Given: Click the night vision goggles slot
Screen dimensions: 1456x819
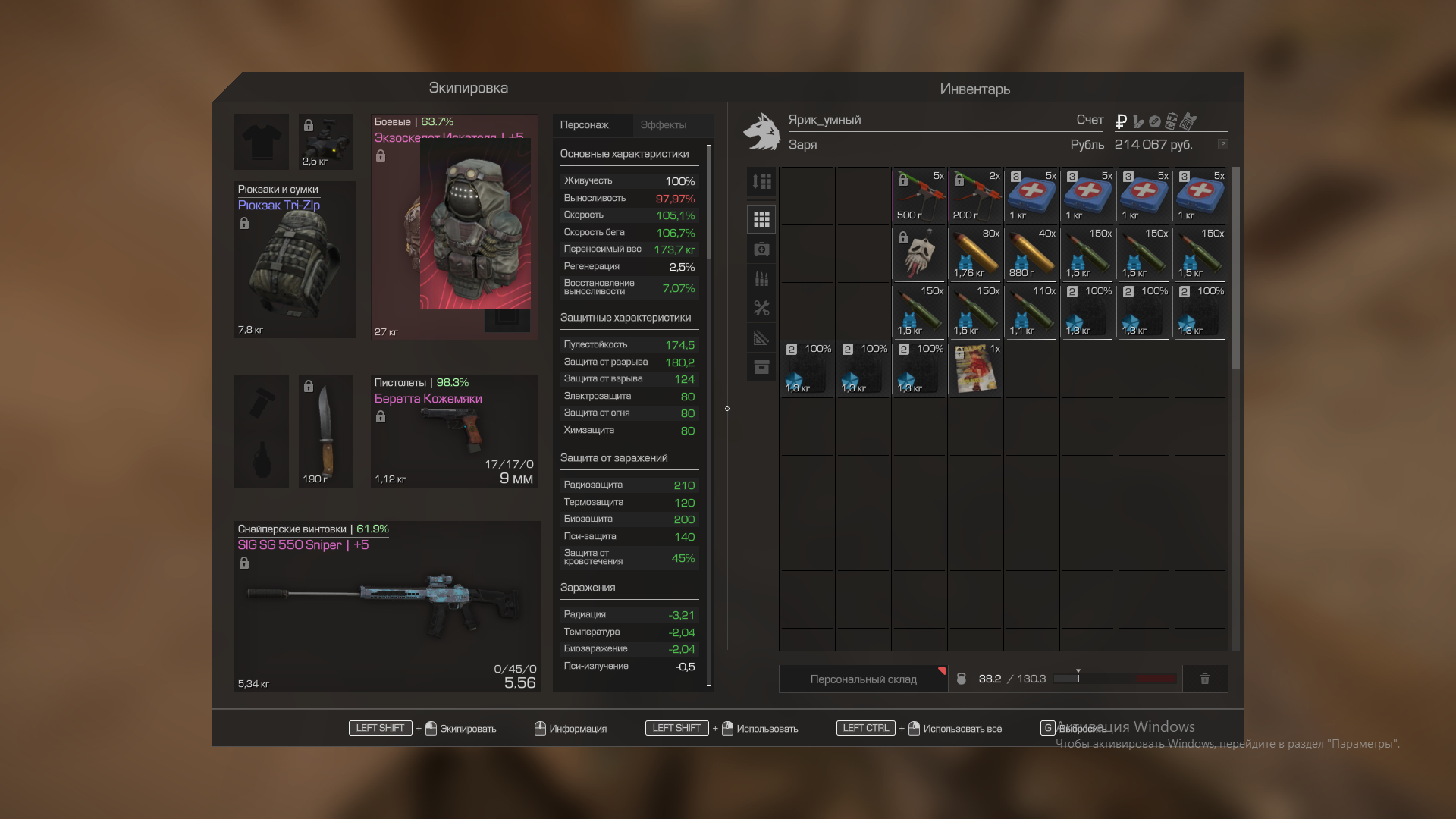Looking at the screenshot, I should click(x=326, y=142).
